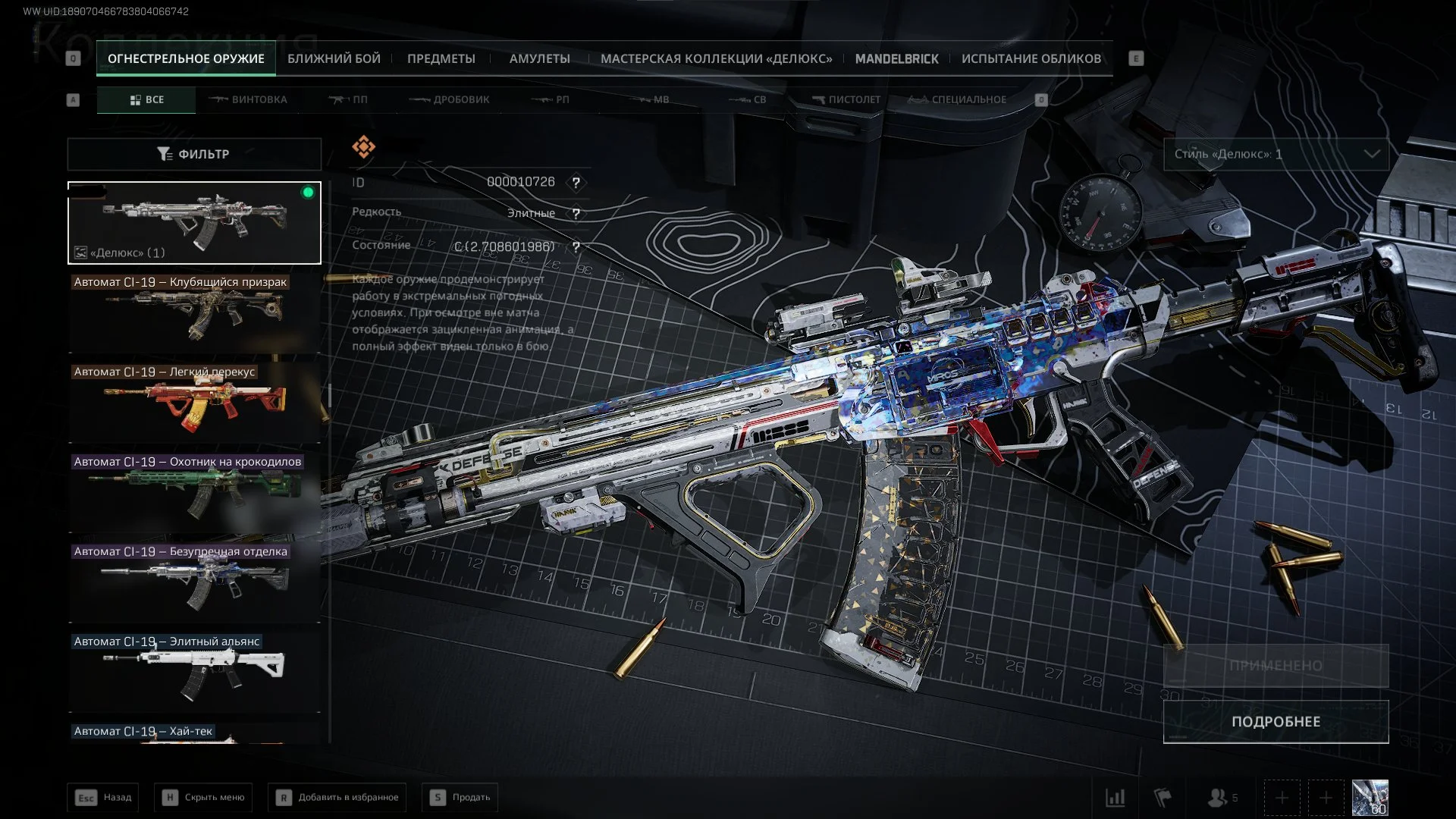Show help for the Редкость field
This screenshot has height=819, width=1456.
pyautogui.click(x=576, y=214)
